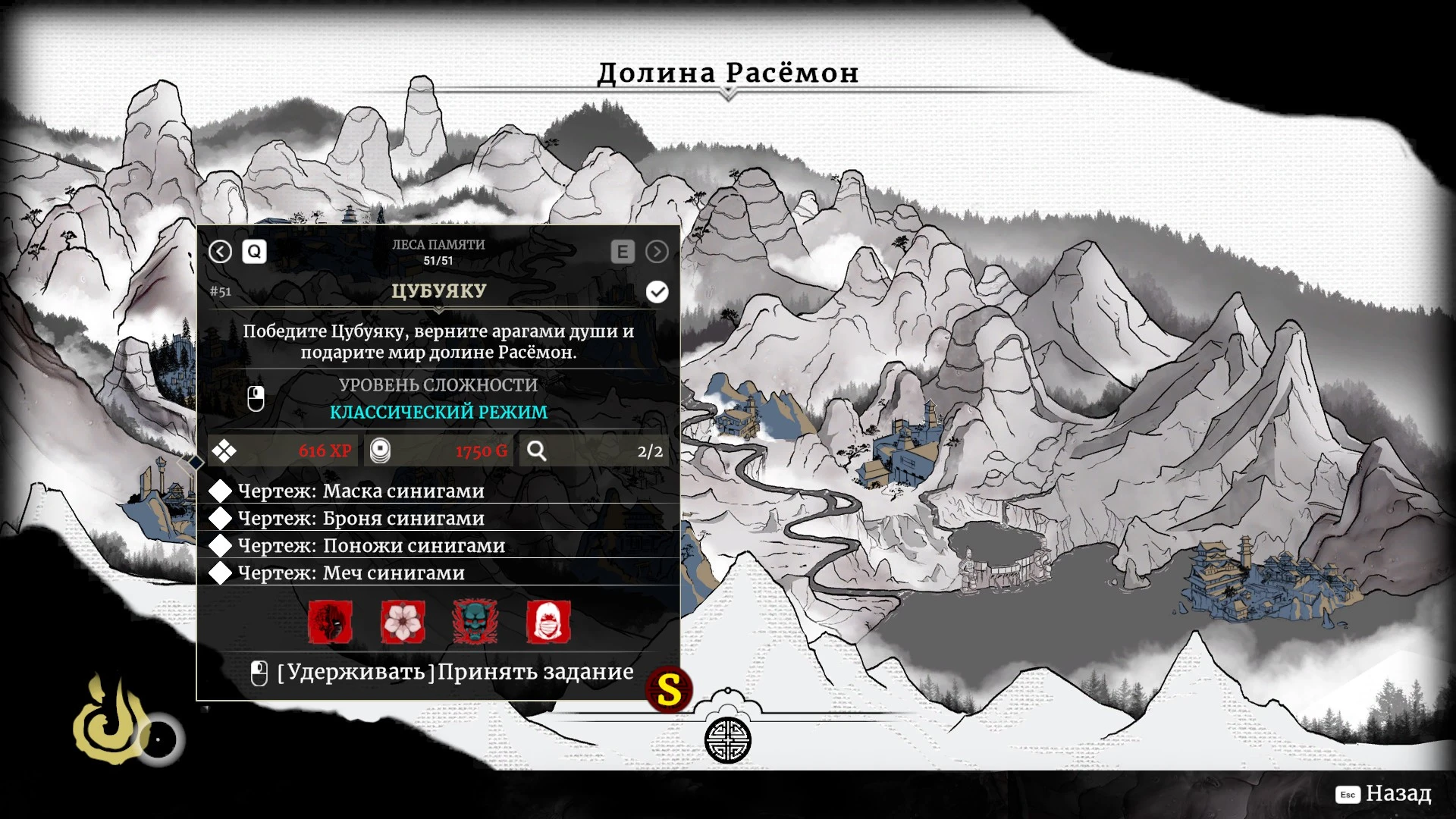Toggle the diamond marker beside Чертеж: Меч синигами
1456x819 pixels.
click(x=221, y=573)
